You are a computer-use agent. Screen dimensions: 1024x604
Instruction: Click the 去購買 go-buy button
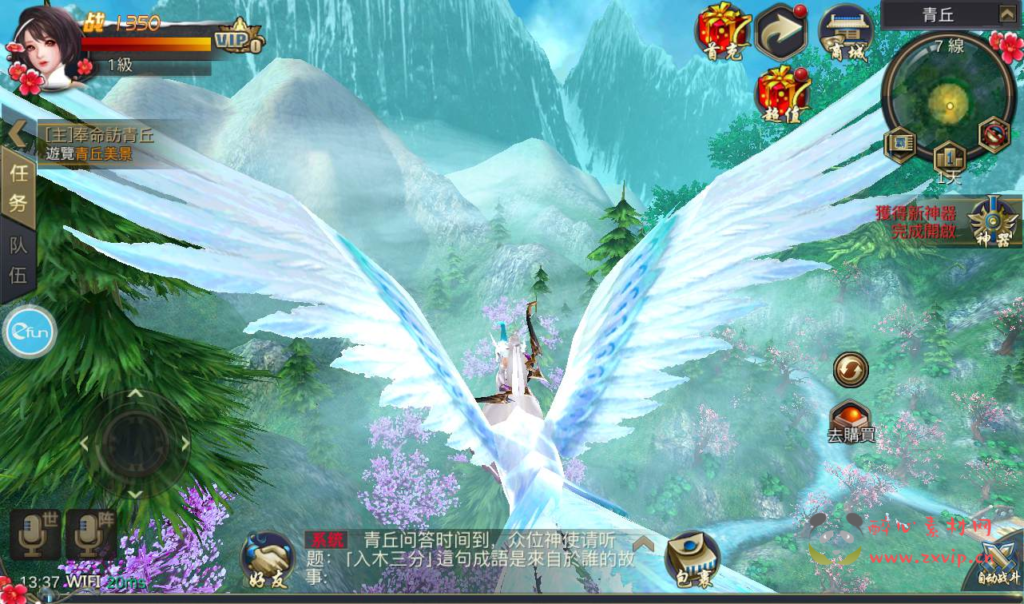tap(851, 420)
